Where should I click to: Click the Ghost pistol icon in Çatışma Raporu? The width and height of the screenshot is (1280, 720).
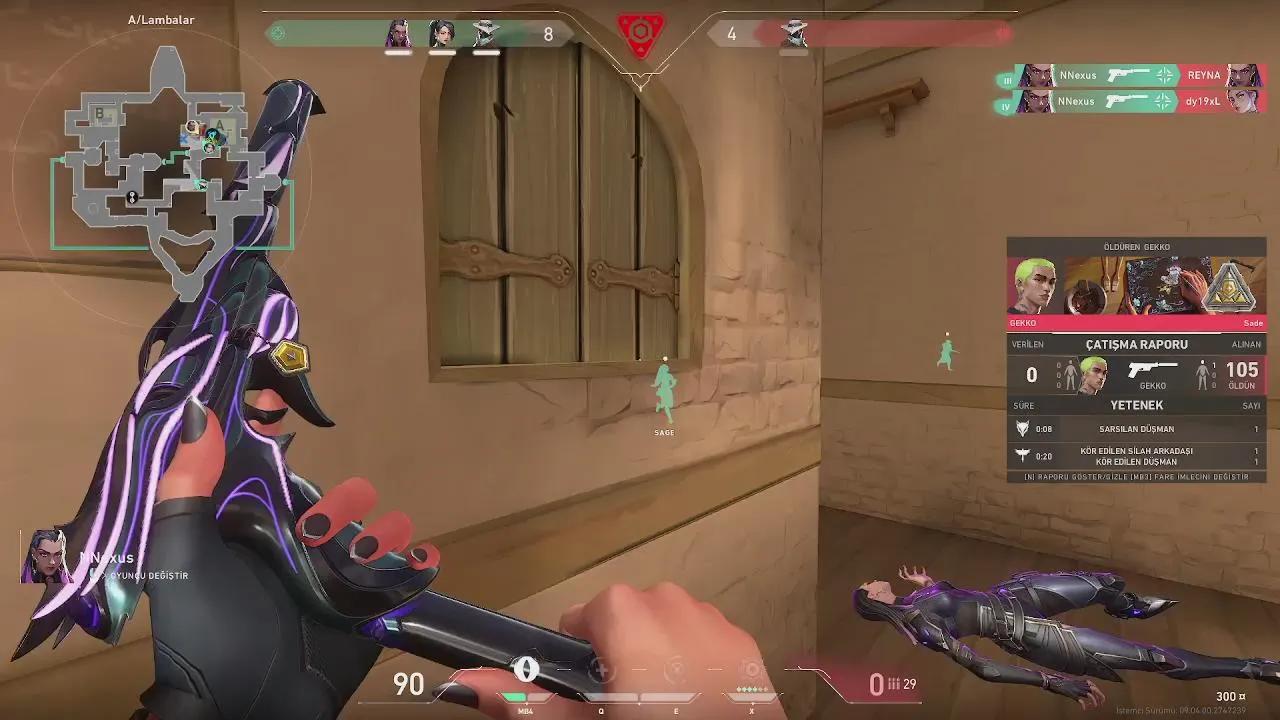click(x=1153, y=368)
